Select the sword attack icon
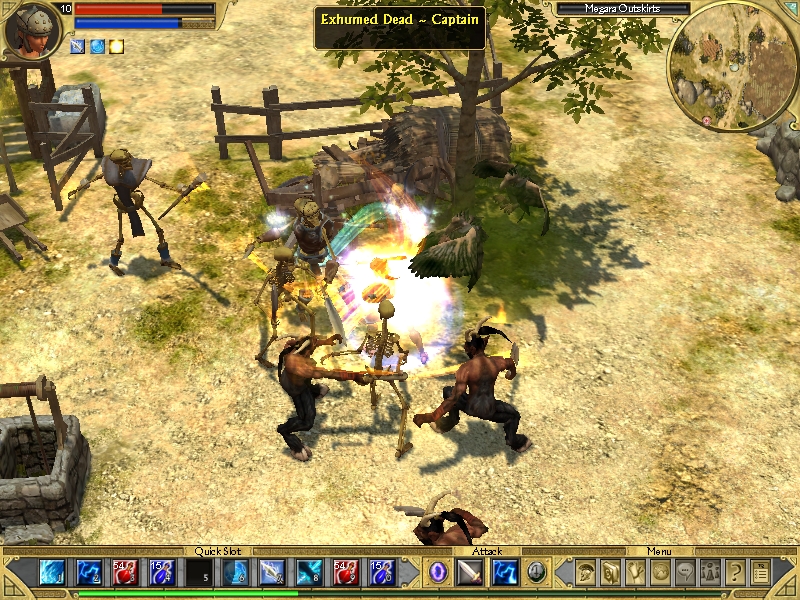This screenshot has width=800, height=600. tap(471, 572)
